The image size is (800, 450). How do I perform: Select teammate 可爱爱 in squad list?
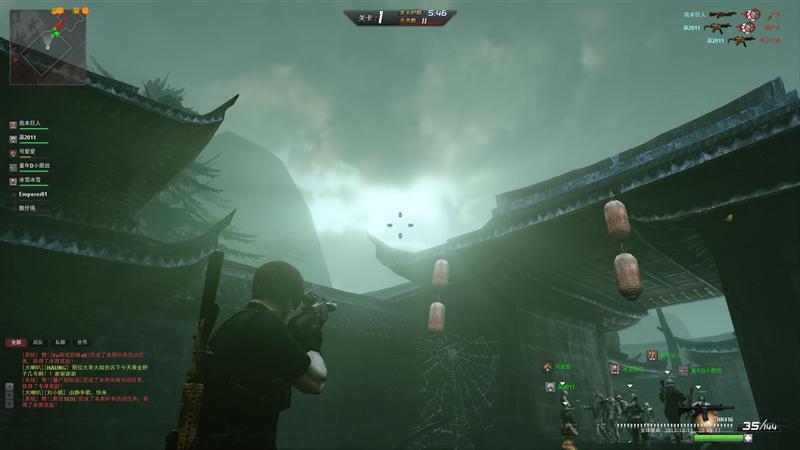click(x=28, y=152)
